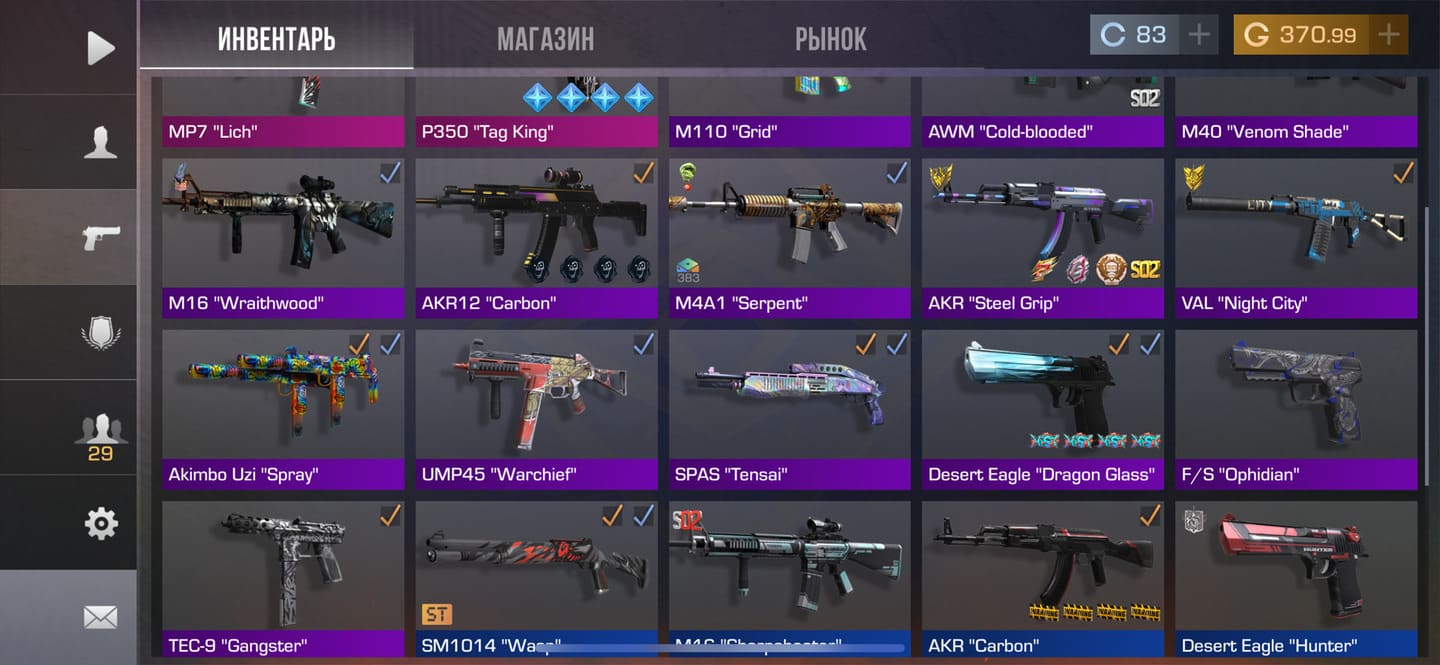1440x665 pixels.
Task: Select the M4A1 "Serpent" skin
Action: (789, 238)
